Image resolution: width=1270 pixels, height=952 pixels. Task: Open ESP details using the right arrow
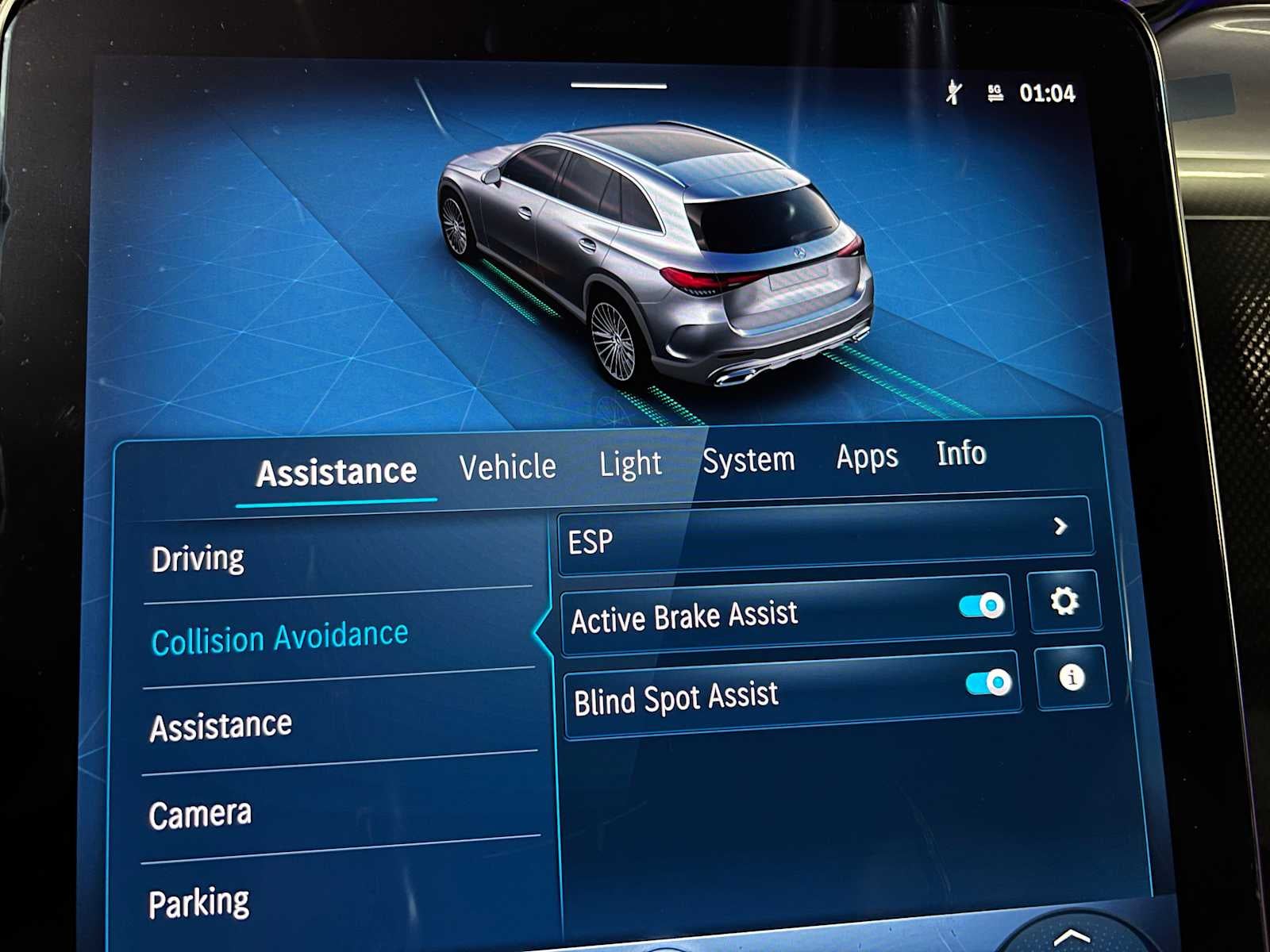click(1060, 526)
